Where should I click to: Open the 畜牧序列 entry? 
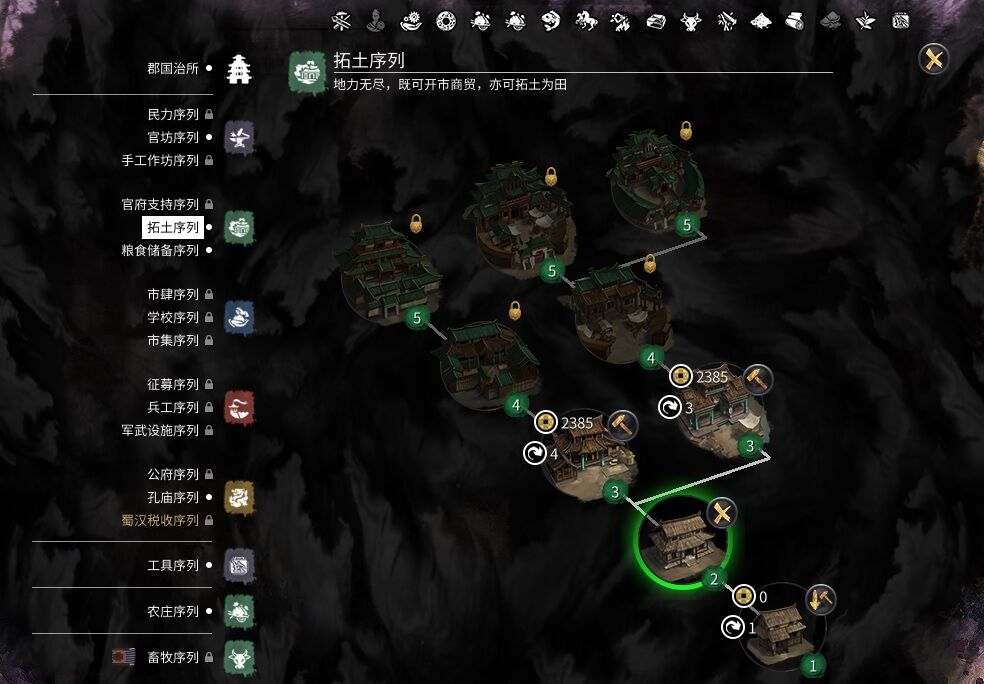pyautogui.click(x=173, y=658)
